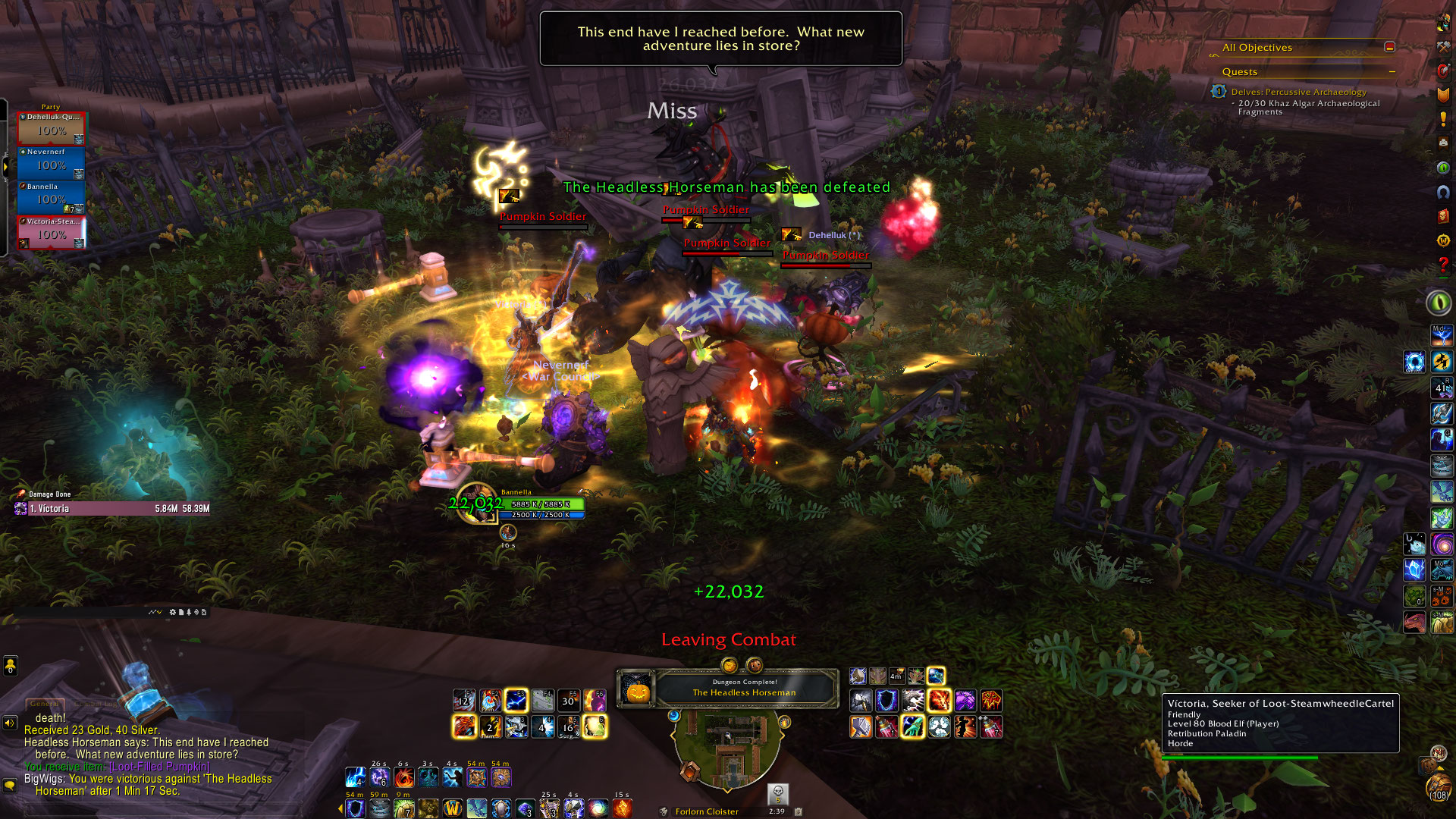The image size is (1456, 819).
Task: Target Nevernerf in the party frames
Action: [51, 163]
